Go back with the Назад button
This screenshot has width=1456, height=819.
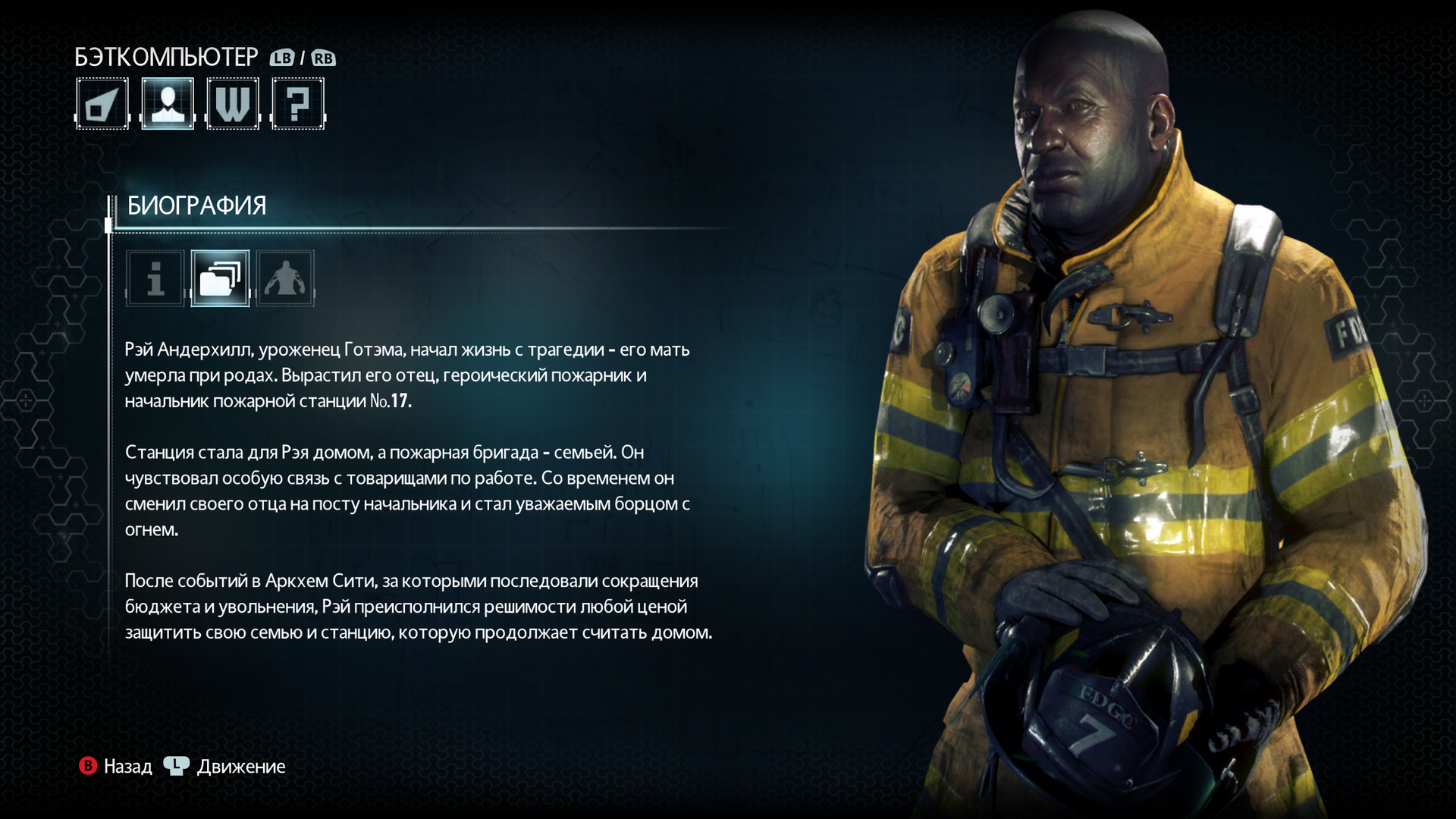coord(116,767)
